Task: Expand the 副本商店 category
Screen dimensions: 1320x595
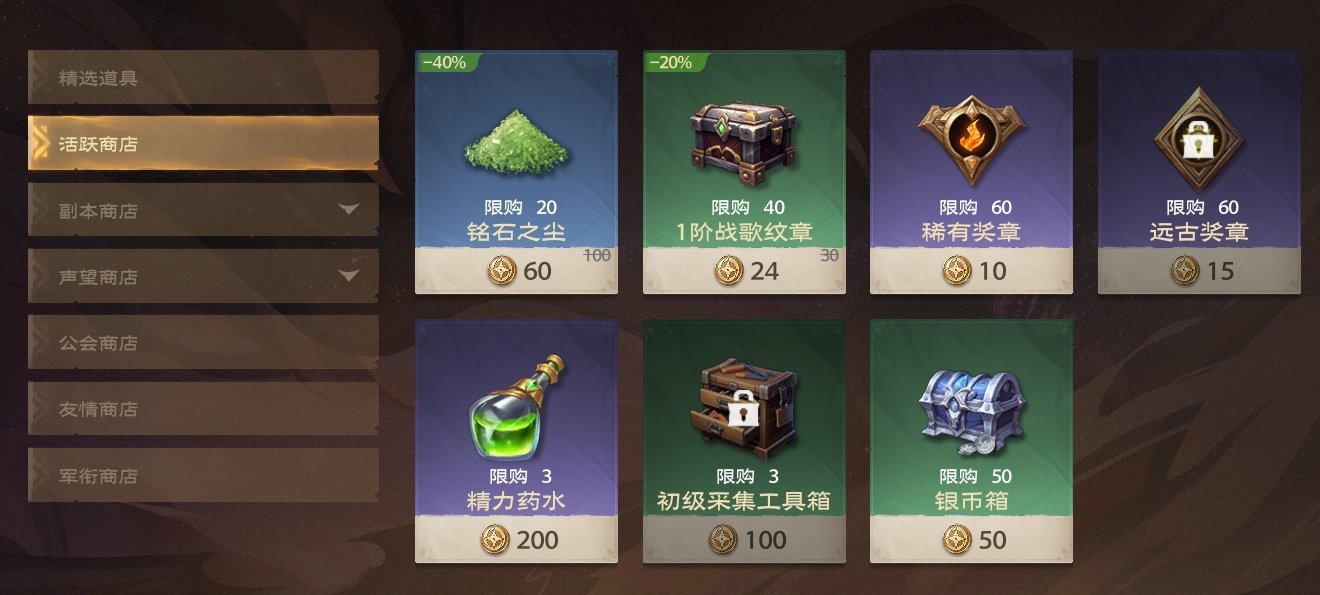Action: (x=203, y=210)
